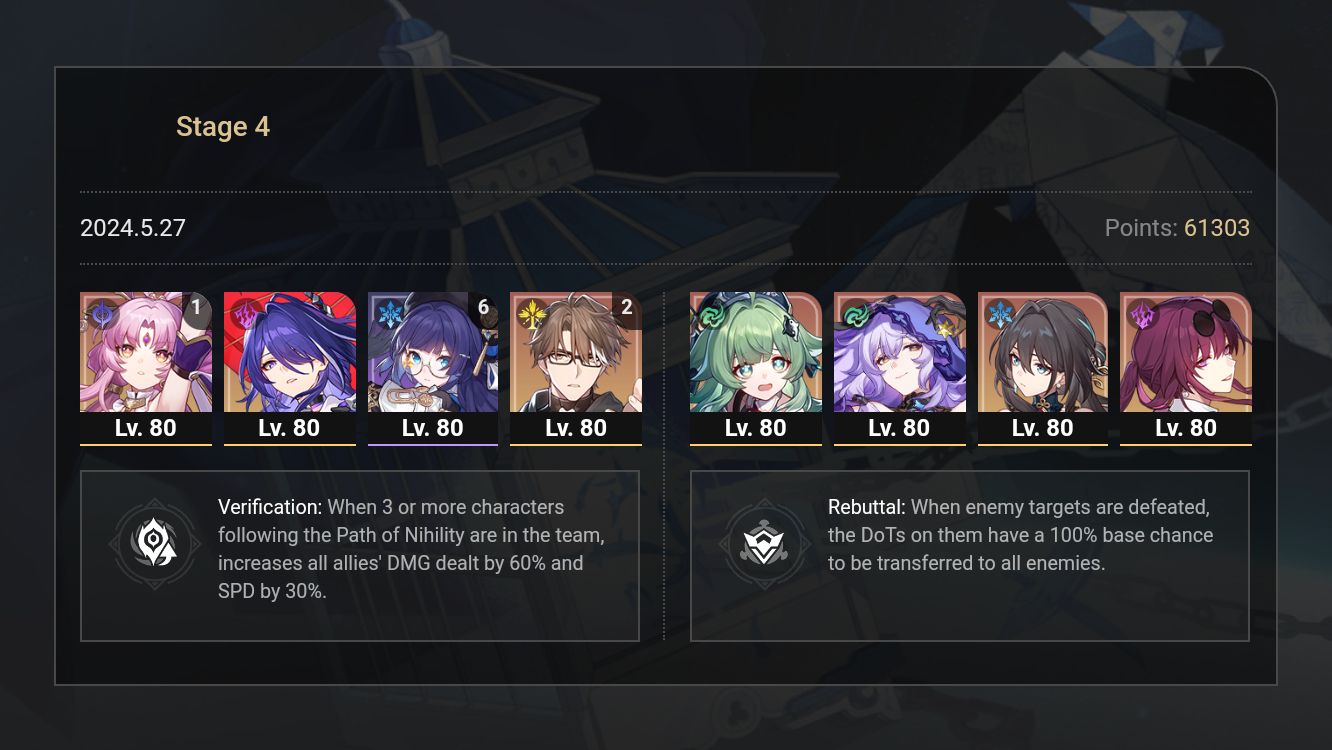Viewport: 1332px width, 750px height.
Task: Select Fu Xuan's character portrait
Action: coord(146,355)
